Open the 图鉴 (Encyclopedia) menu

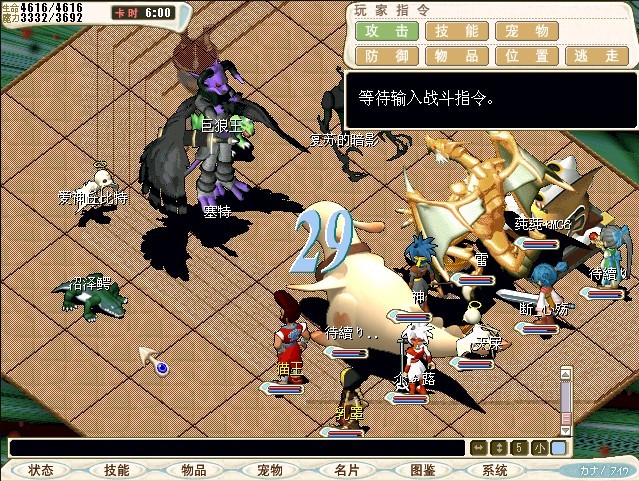[422, 470]
